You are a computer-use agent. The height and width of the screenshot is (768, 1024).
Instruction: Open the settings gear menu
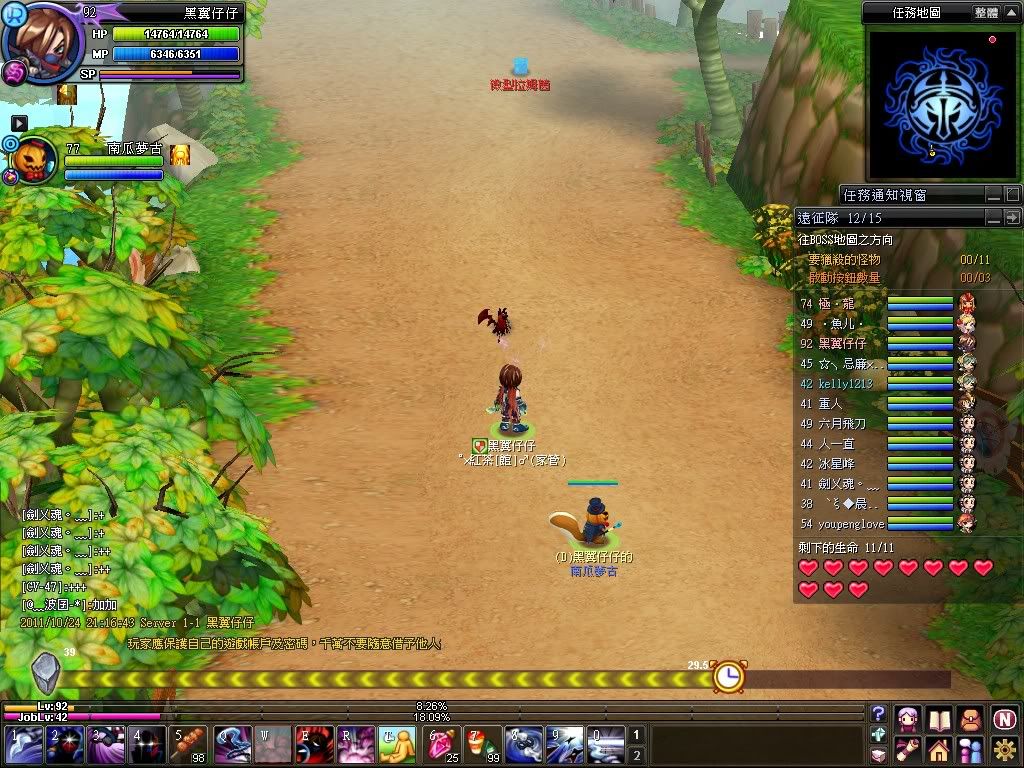pos(1005,749)
